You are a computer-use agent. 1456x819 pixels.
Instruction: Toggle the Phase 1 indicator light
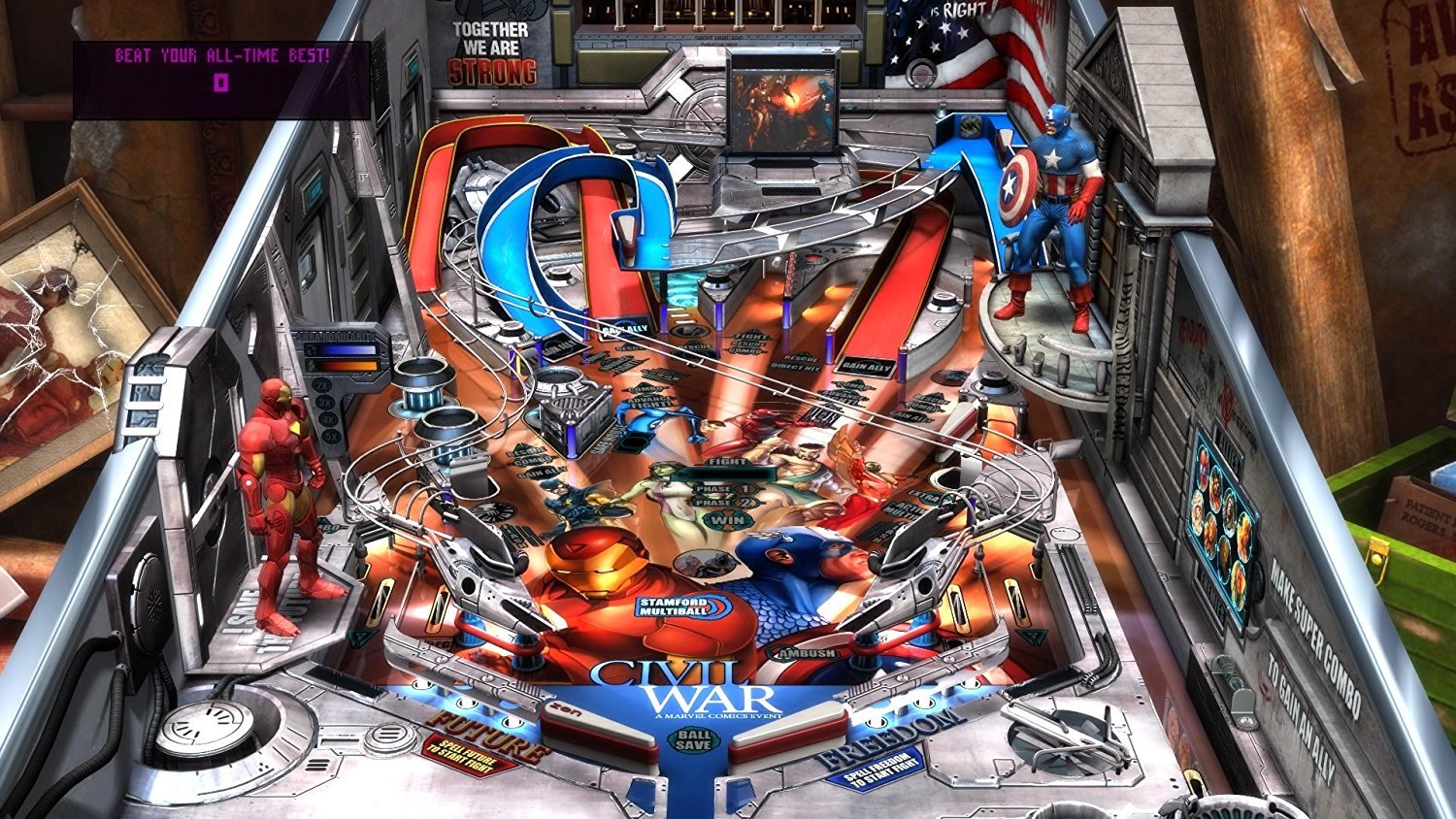[726, 488]
